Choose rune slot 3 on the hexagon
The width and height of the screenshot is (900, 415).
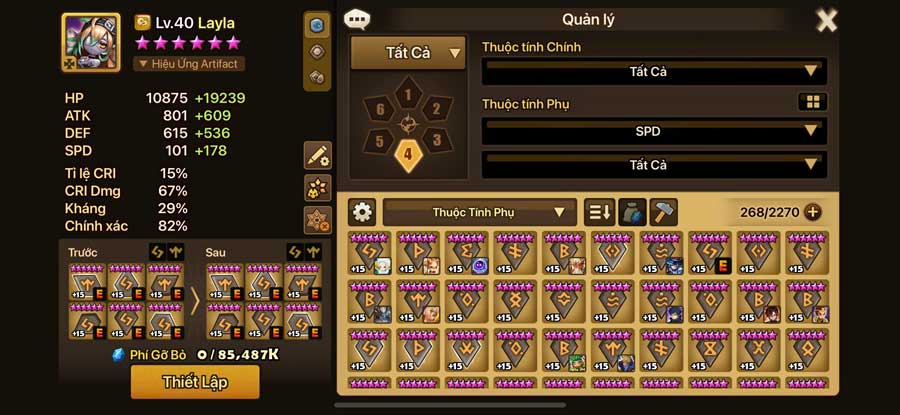pos(437,140)
